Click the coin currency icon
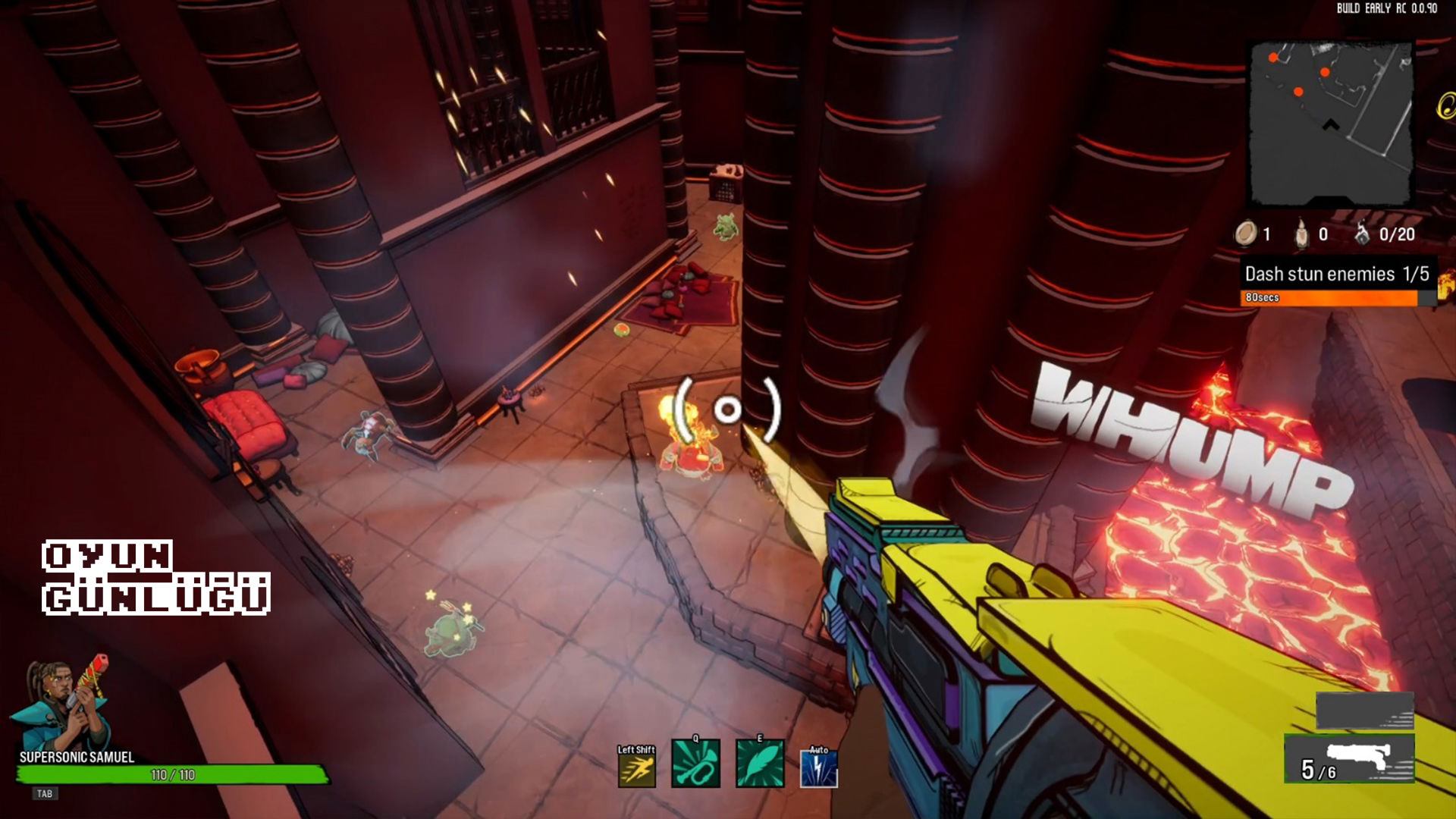Image resolution: width=1456 pixels, height=819 pixels. (1246, 234)
